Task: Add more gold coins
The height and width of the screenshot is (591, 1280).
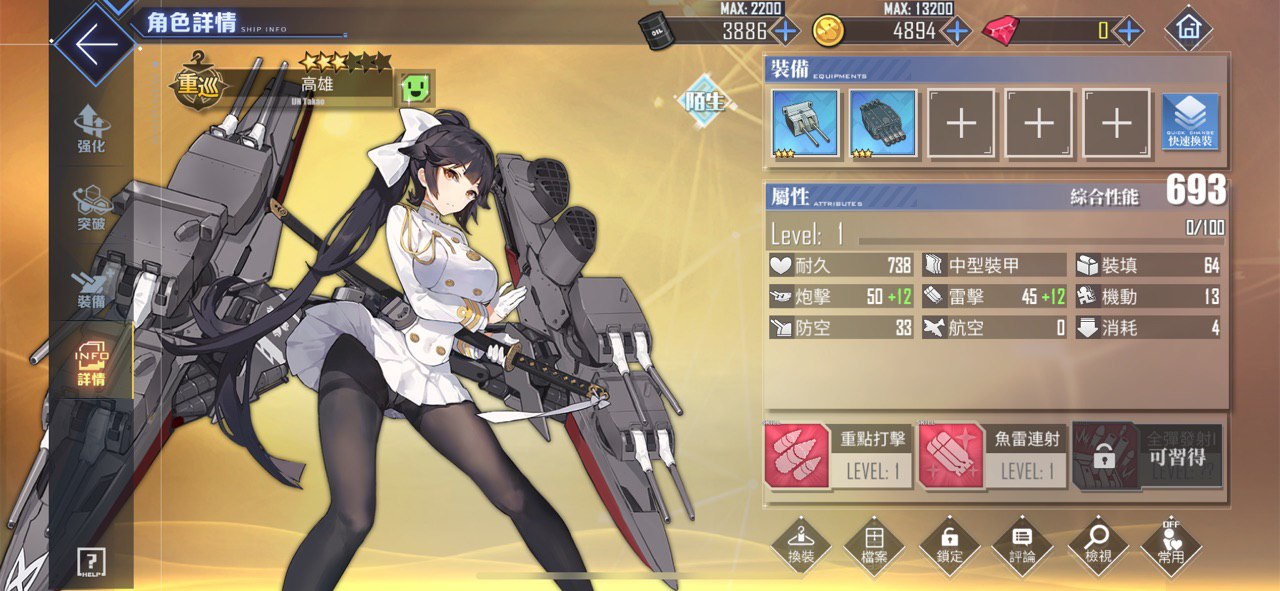Action: click(957, 31)
